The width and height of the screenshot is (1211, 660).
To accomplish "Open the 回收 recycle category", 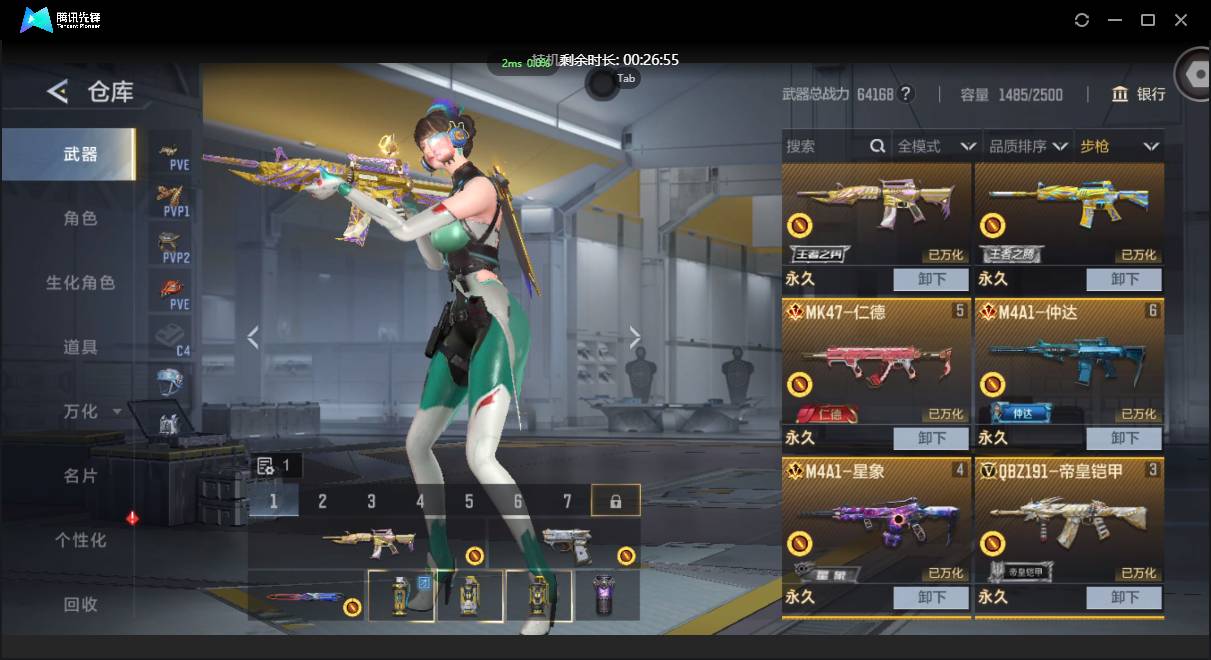I will [80, 604].
